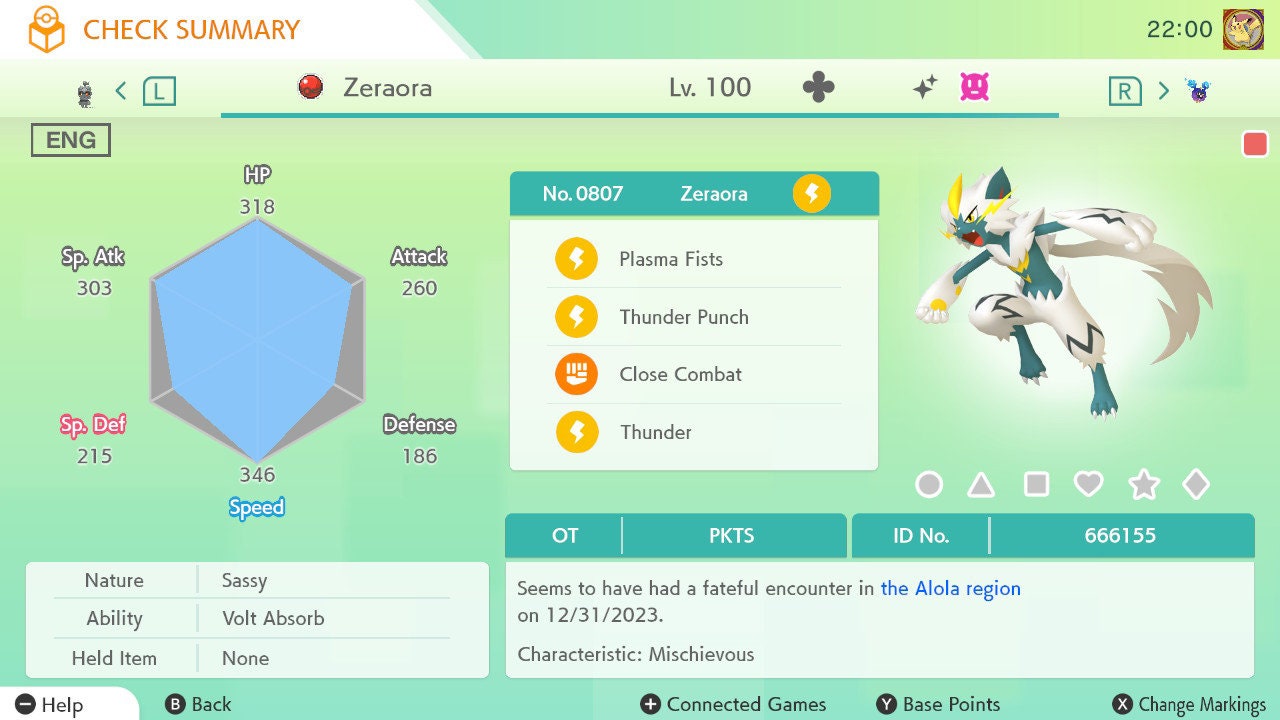Select the shiny sparkle icon in the header

pyautogui.click(x=926, y=86)
